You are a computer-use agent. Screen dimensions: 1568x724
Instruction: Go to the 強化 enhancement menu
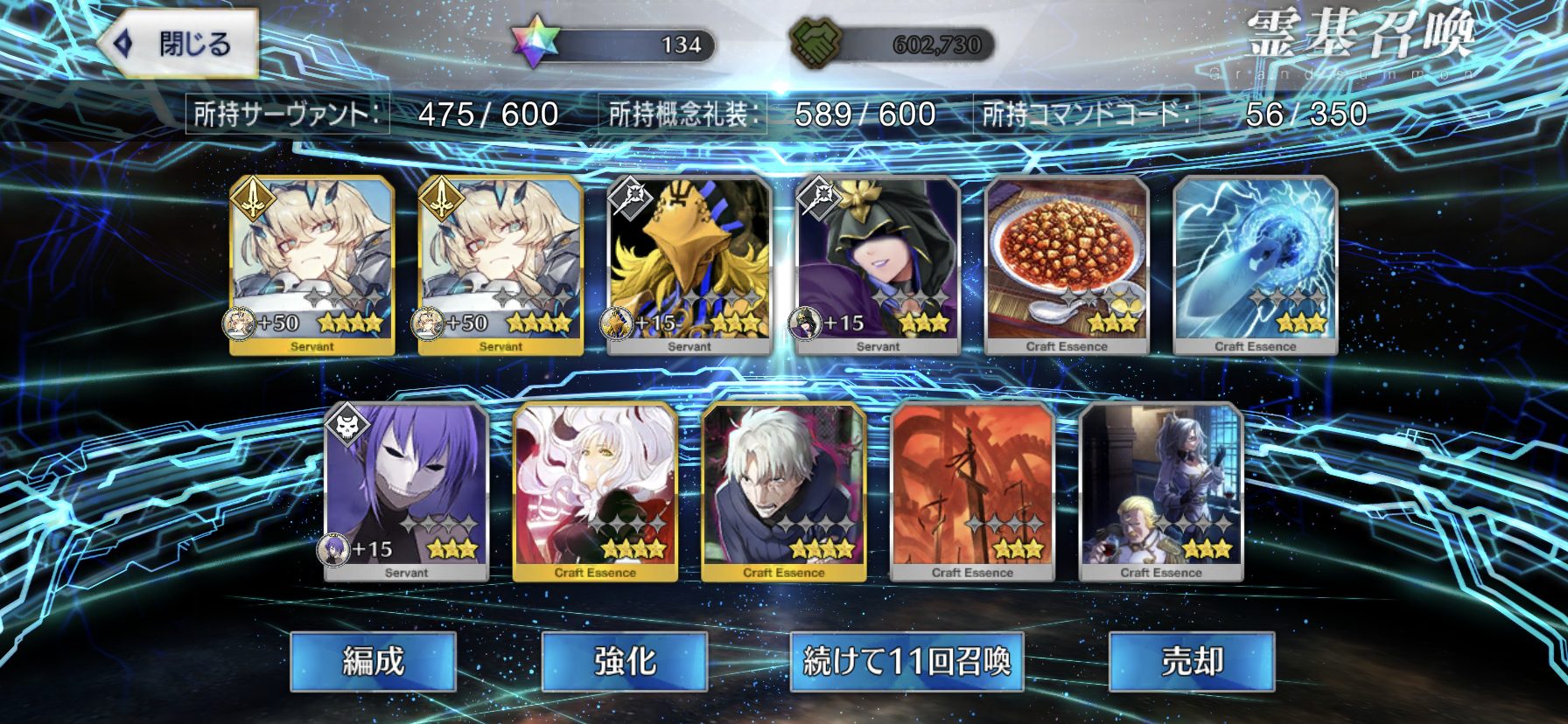coord(625,661)
